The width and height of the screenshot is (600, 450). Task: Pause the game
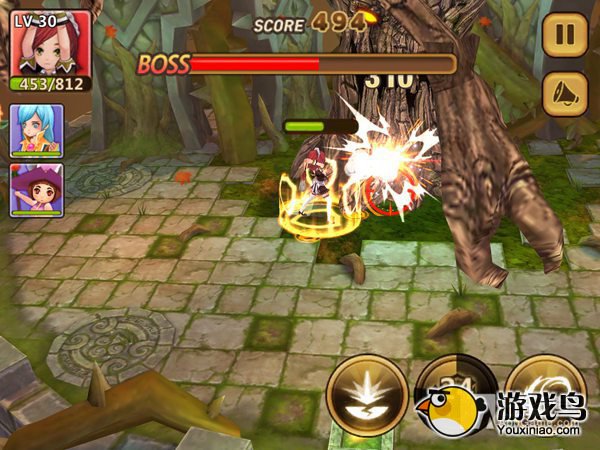click(564, 36)
